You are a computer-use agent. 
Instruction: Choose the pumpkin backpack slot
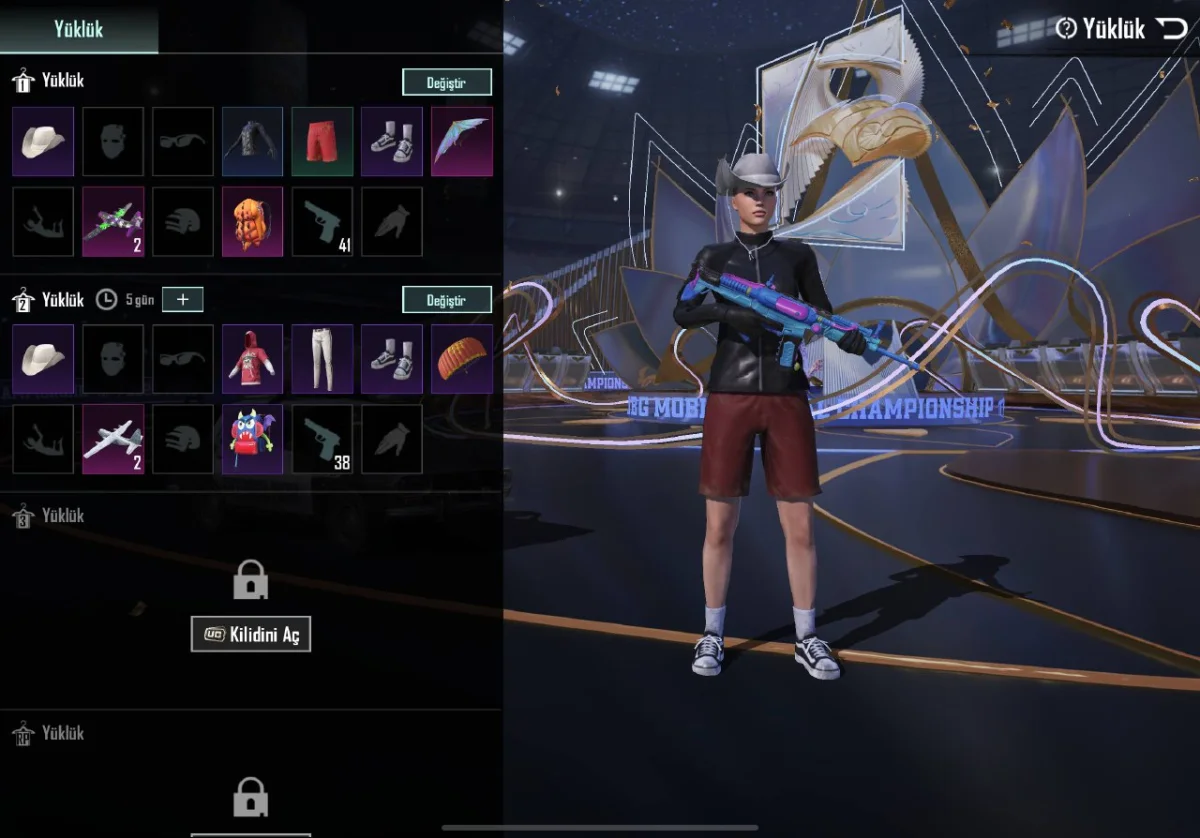252,221
